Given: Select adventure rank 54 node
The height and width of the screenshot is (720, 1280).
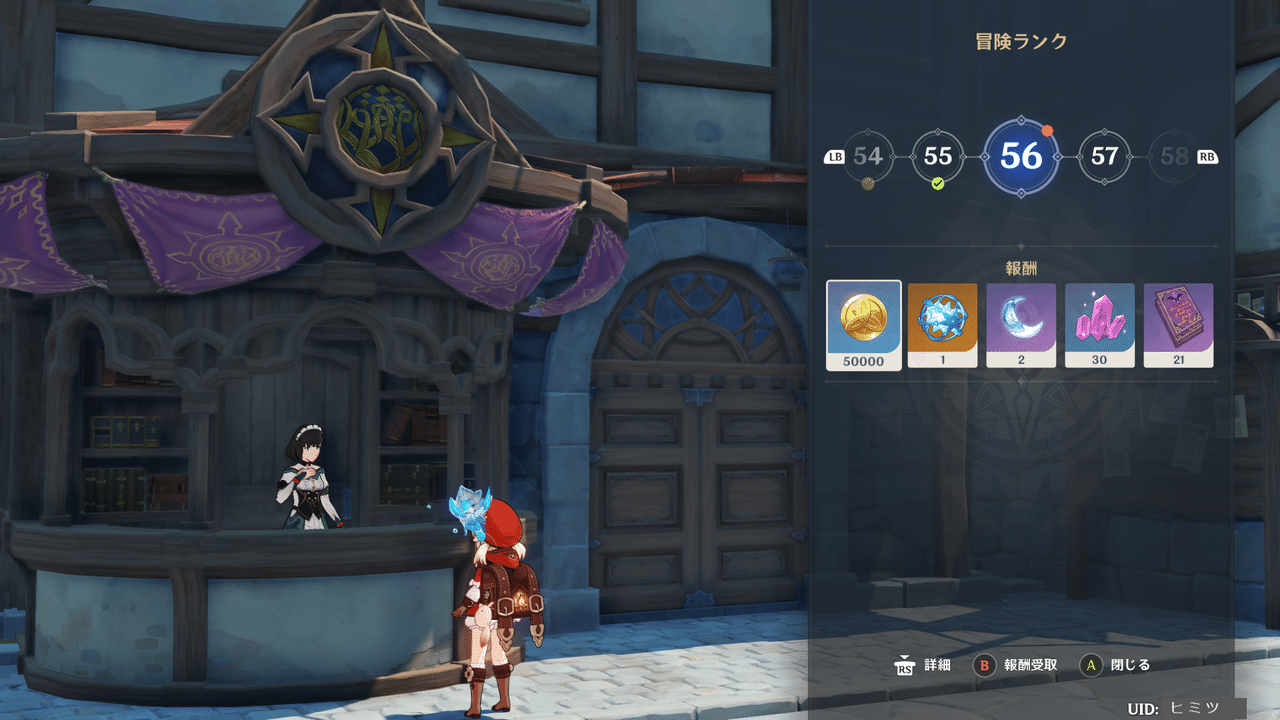Looking at the screenshot, I should pyautogui.click(x=868, y=157).
